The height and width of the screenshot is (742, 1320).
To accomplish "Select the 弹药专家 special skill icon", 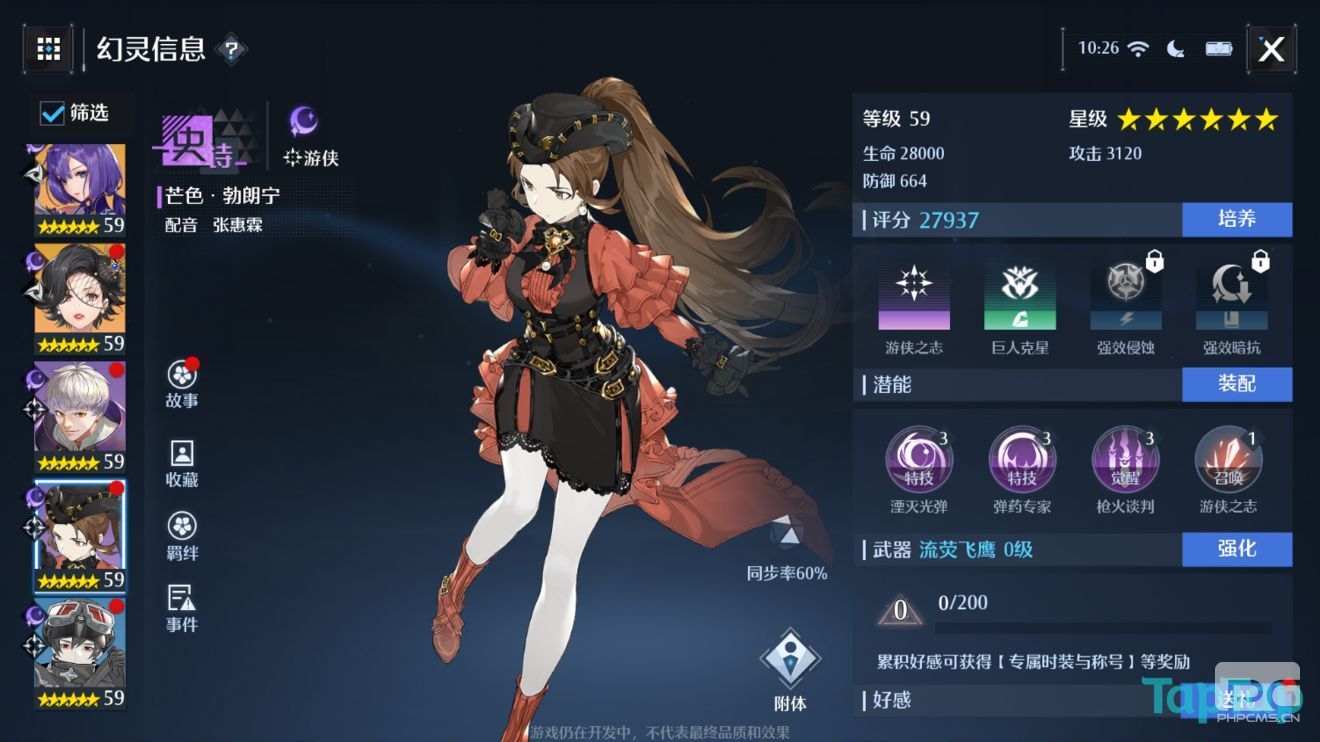I will [x=1021, y=459].
